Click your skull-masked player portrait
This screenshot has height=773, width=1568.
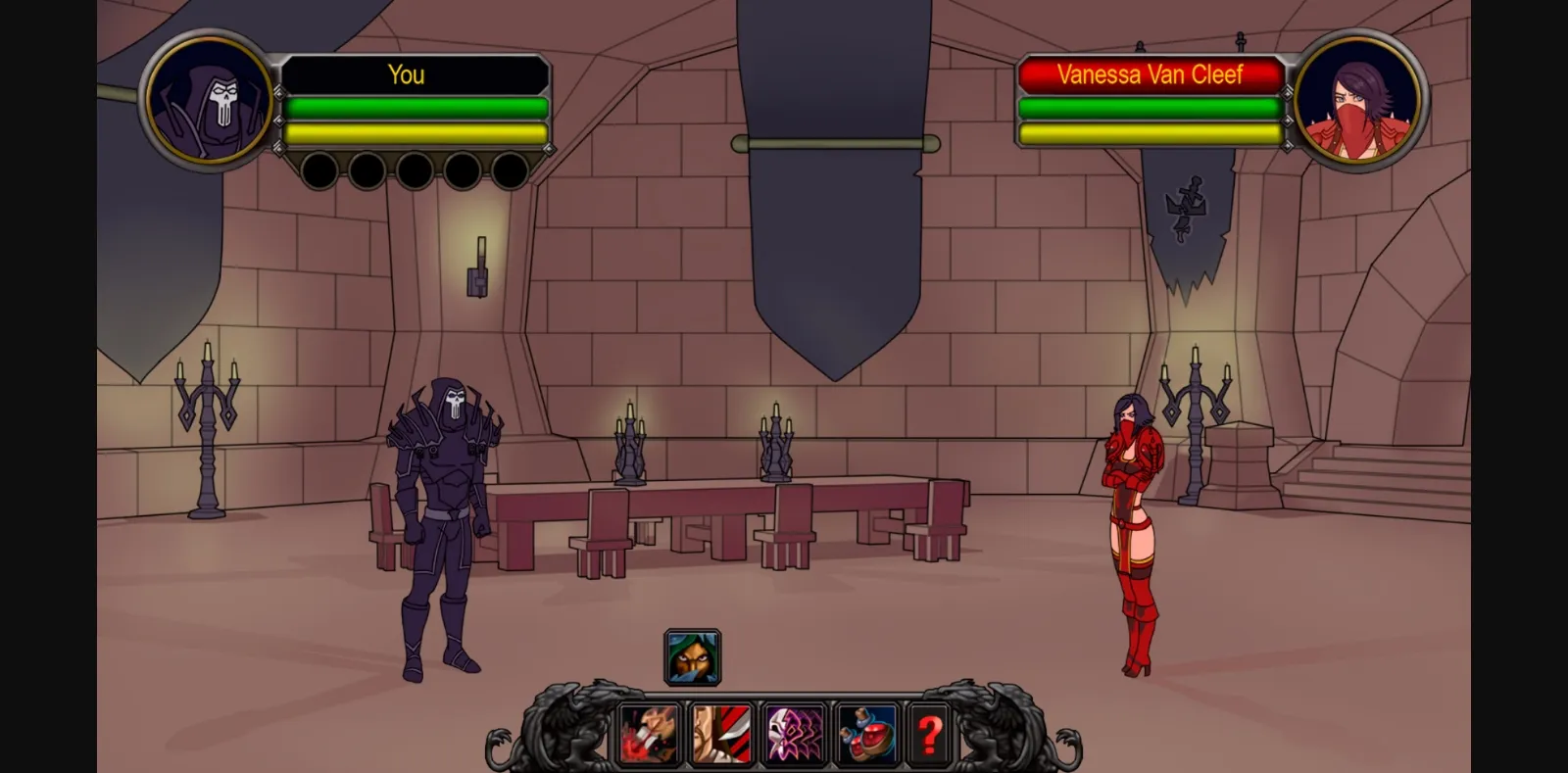coord(210,101)
